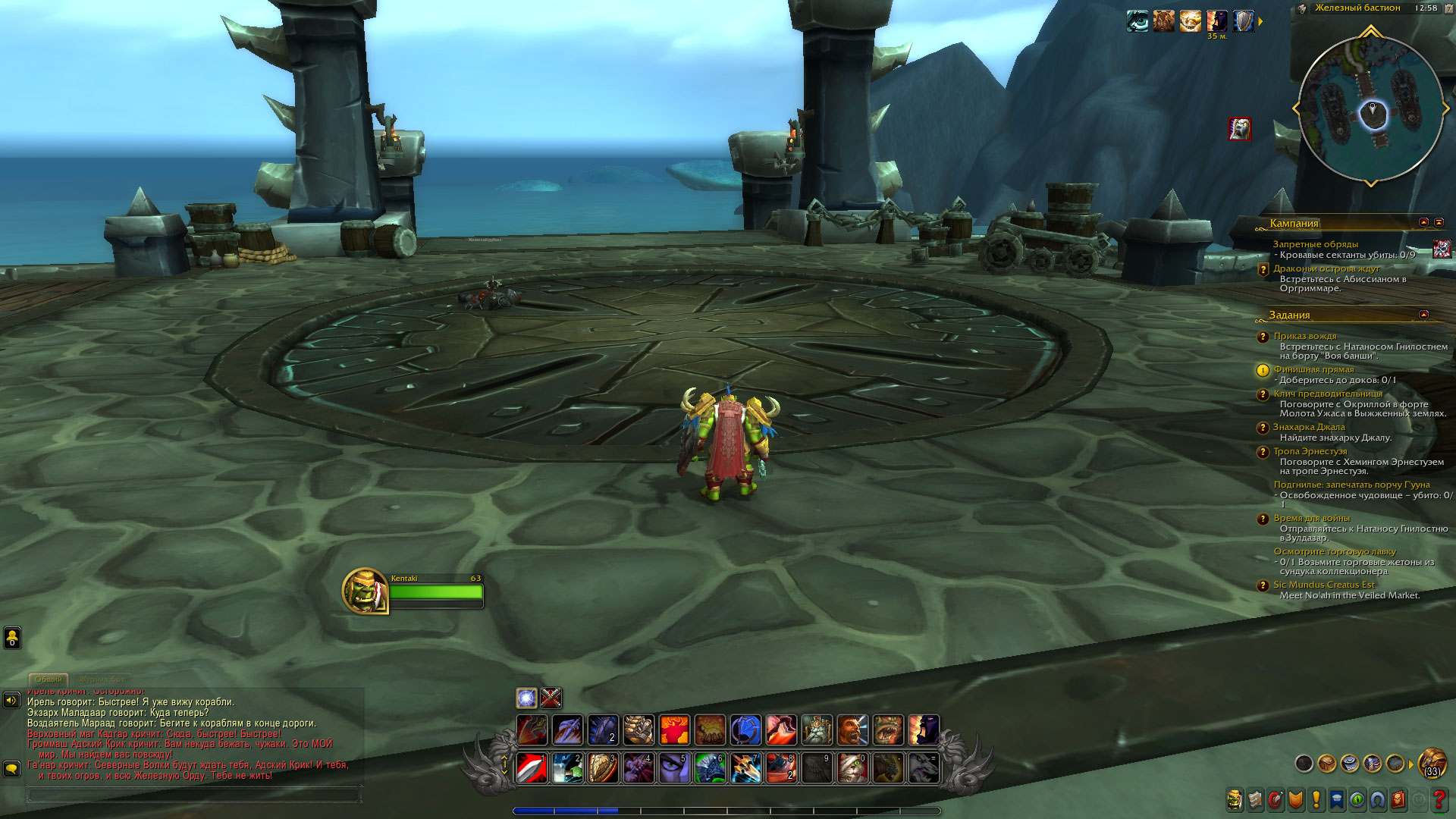Open the Приказ вождя quest entry
The image size is (1456, 819).
1305,336
